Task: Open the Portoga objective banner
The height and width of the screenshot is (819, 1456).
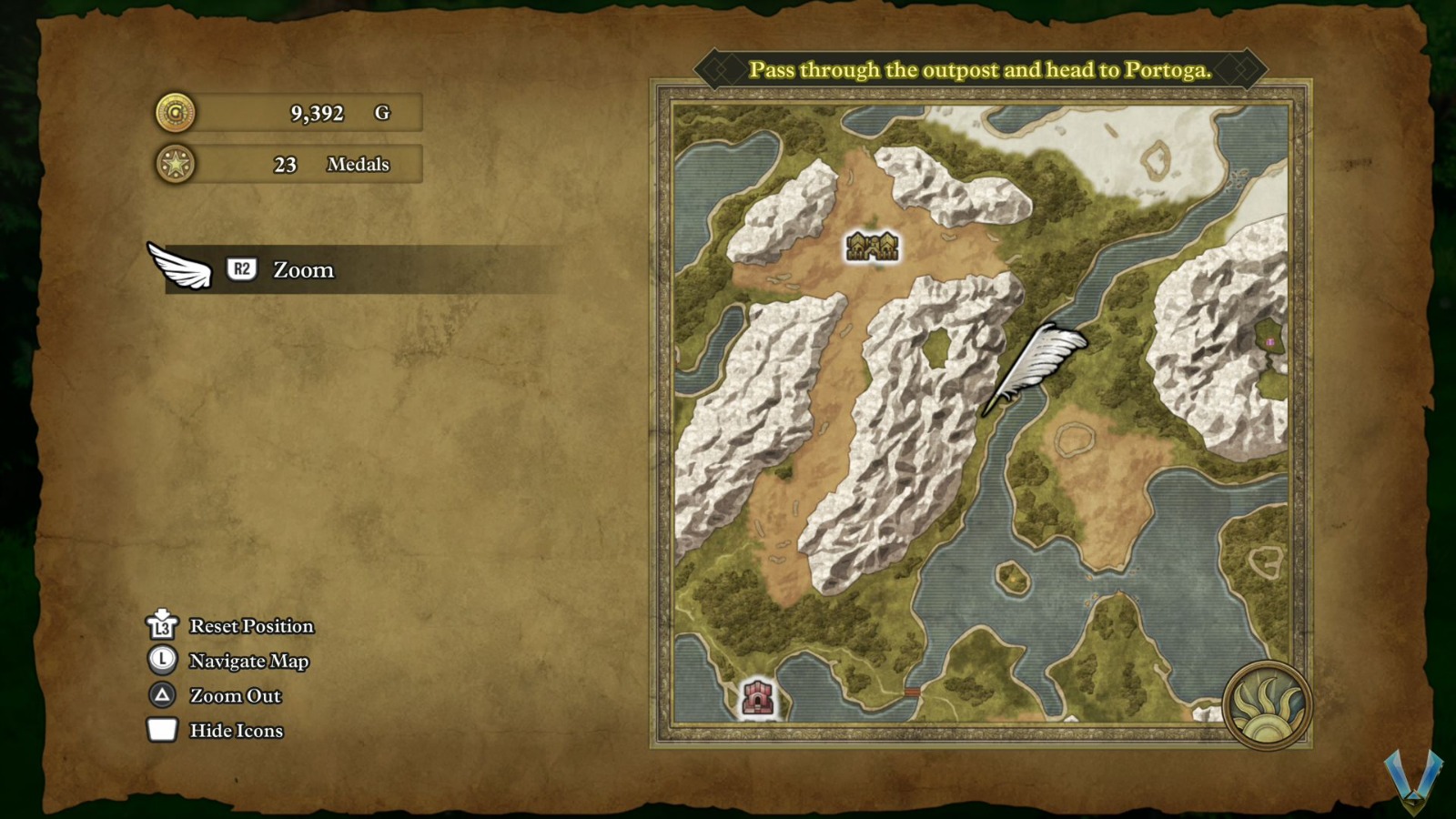Action: pos(979,70)
